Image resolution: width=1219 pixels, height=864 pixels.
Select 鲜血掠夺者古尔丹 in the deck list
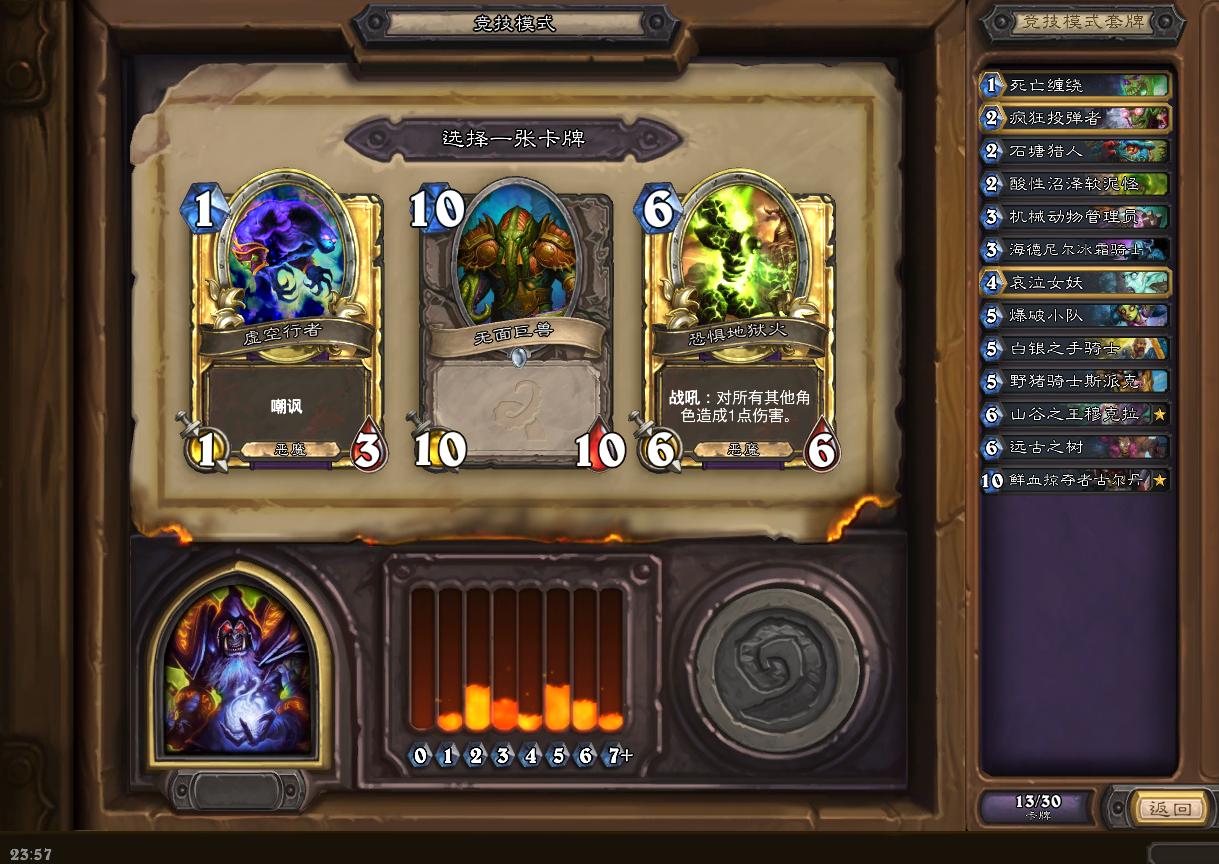[1075, 480]
